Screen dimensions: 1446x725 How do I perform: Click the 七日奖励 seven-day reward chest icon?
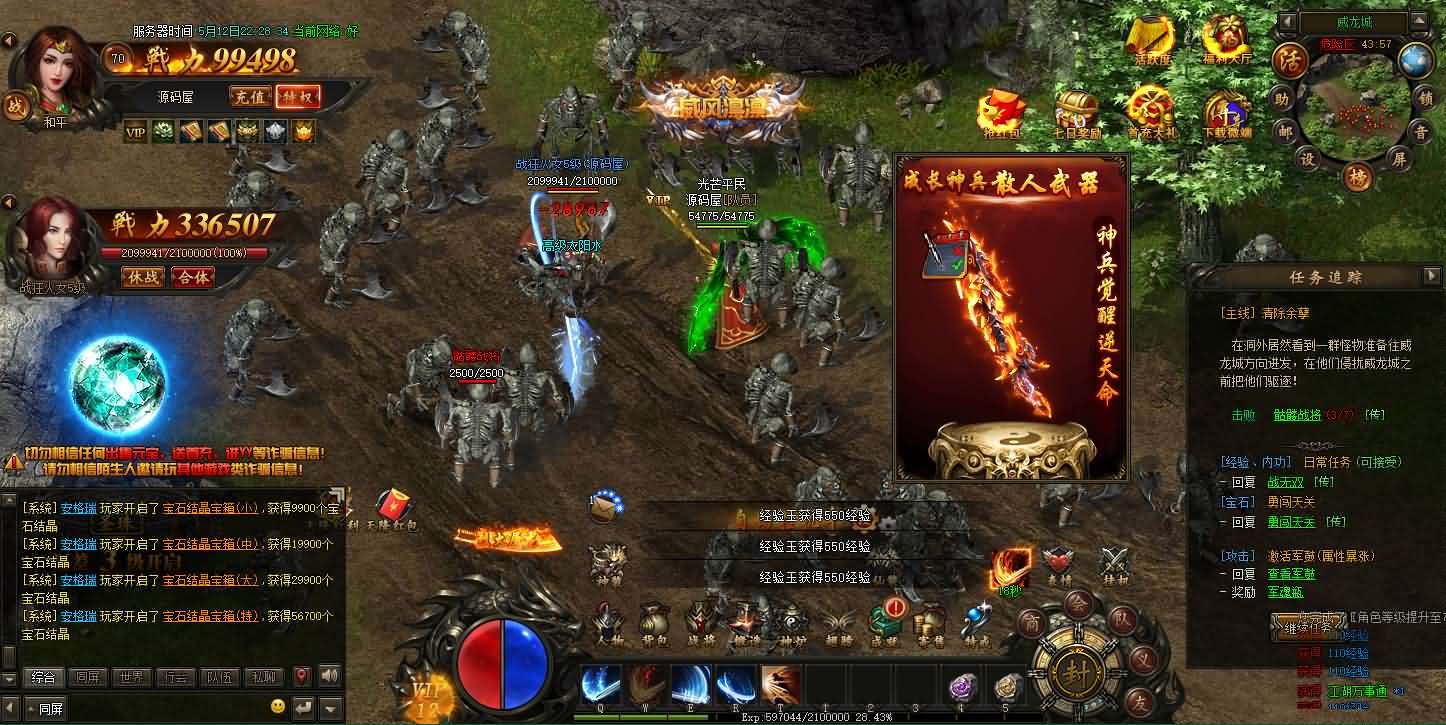click(1075, 108)
